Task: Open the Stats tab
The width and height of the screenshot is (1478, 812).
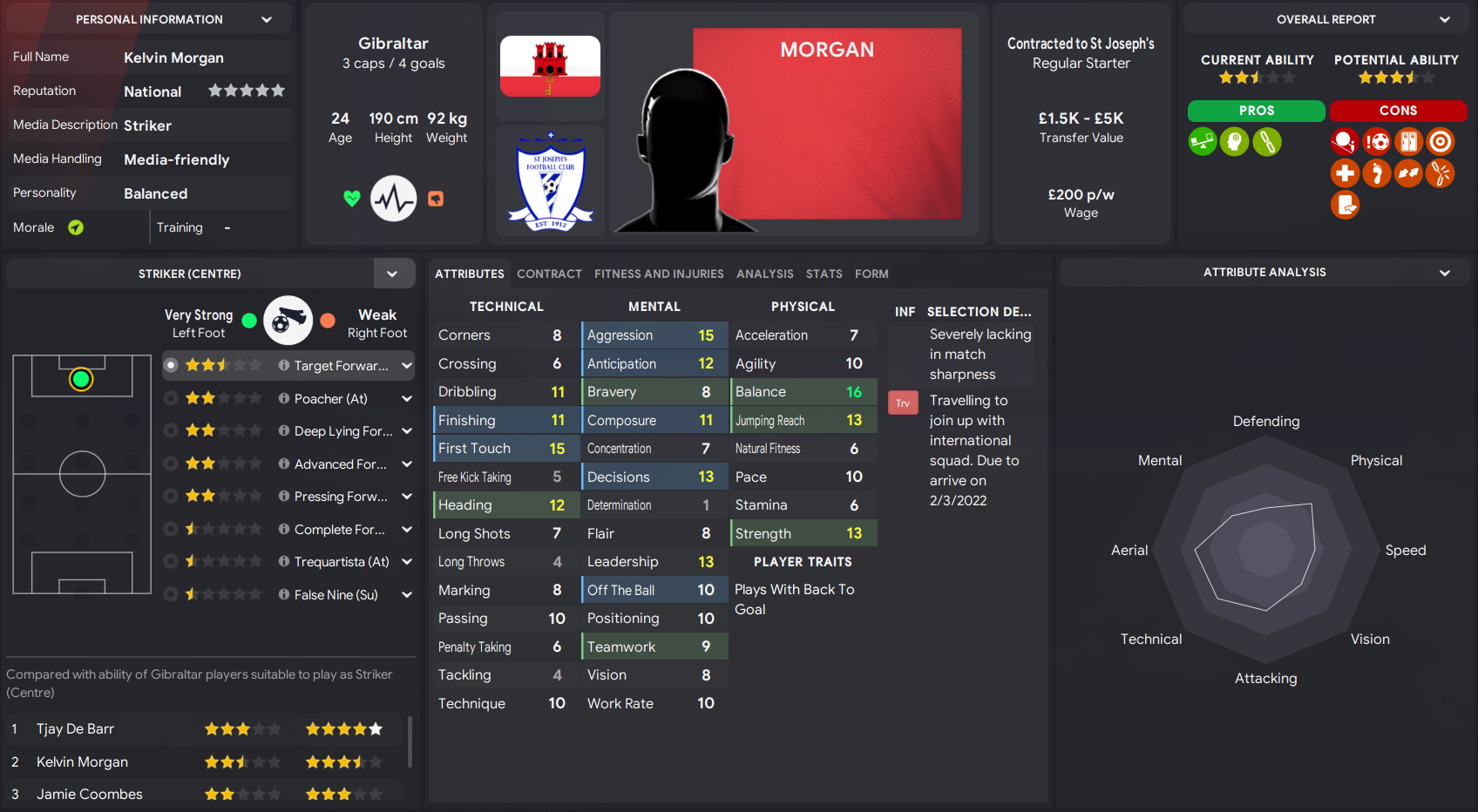Action: point(824,274)
